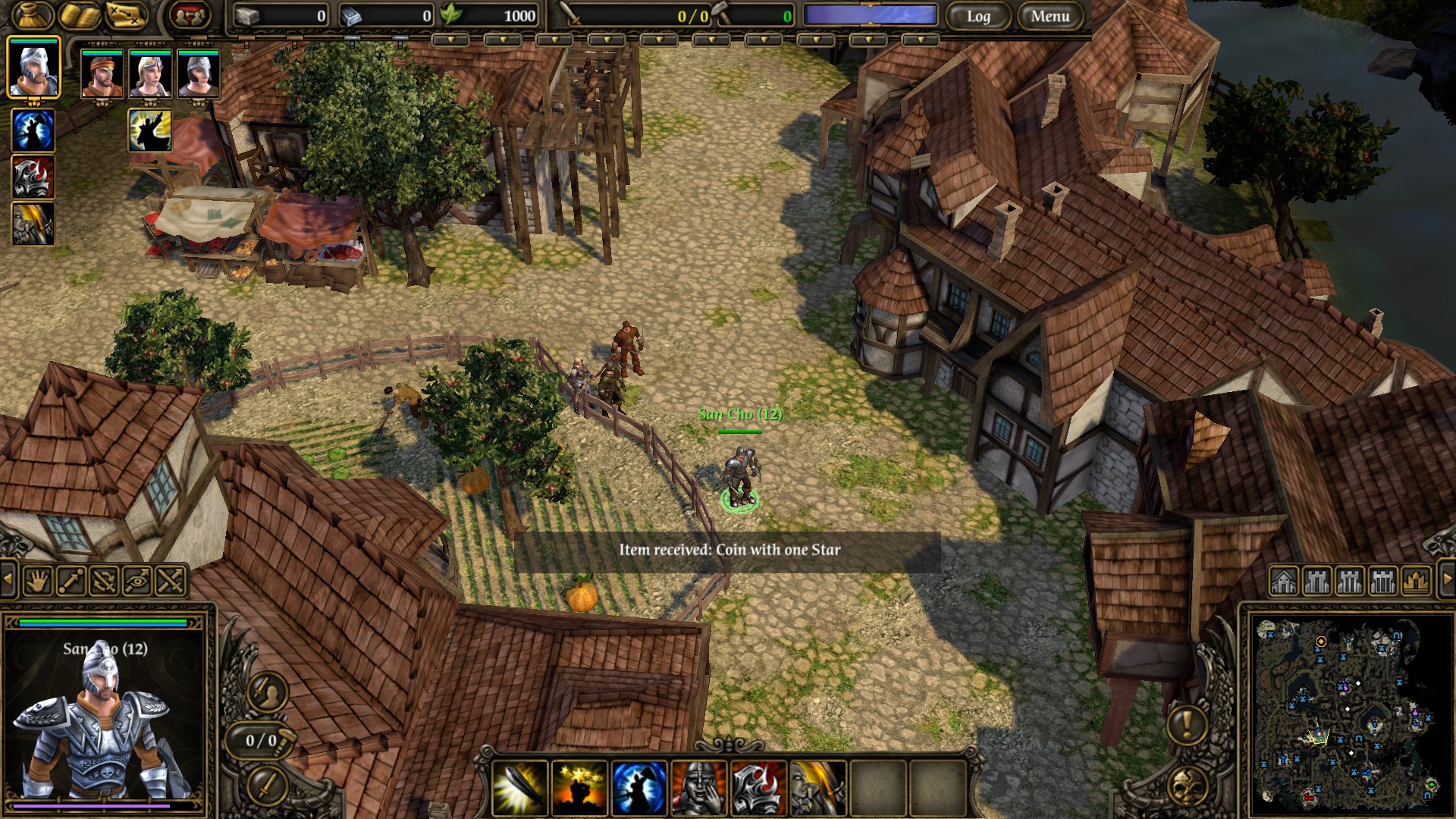The height and width of the screenshot is (819, 1456).
Task: Open the inventory bag icon
Action: tap(31, 14)
